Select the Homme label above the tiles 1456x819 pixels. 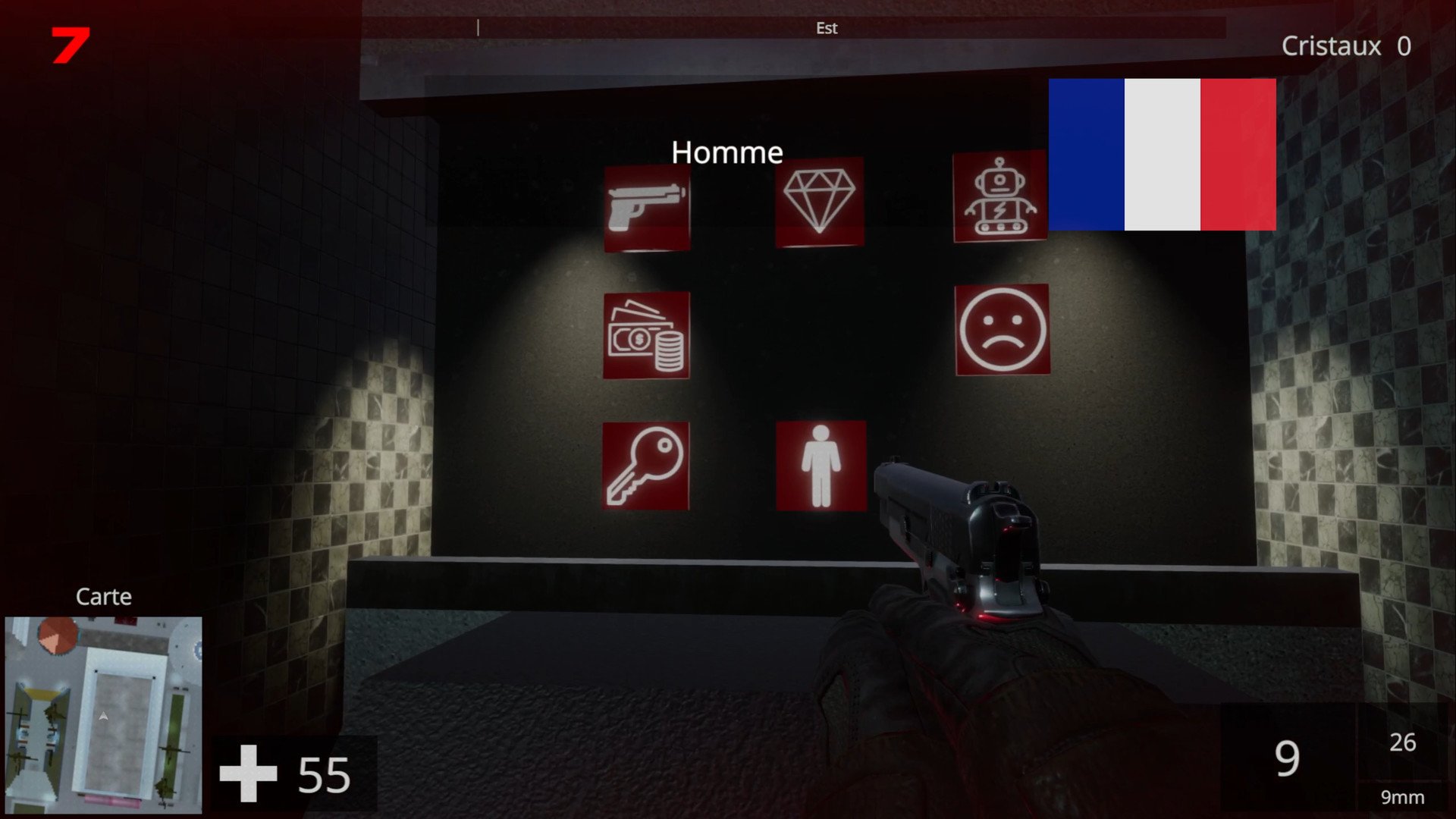pos(728,152)
